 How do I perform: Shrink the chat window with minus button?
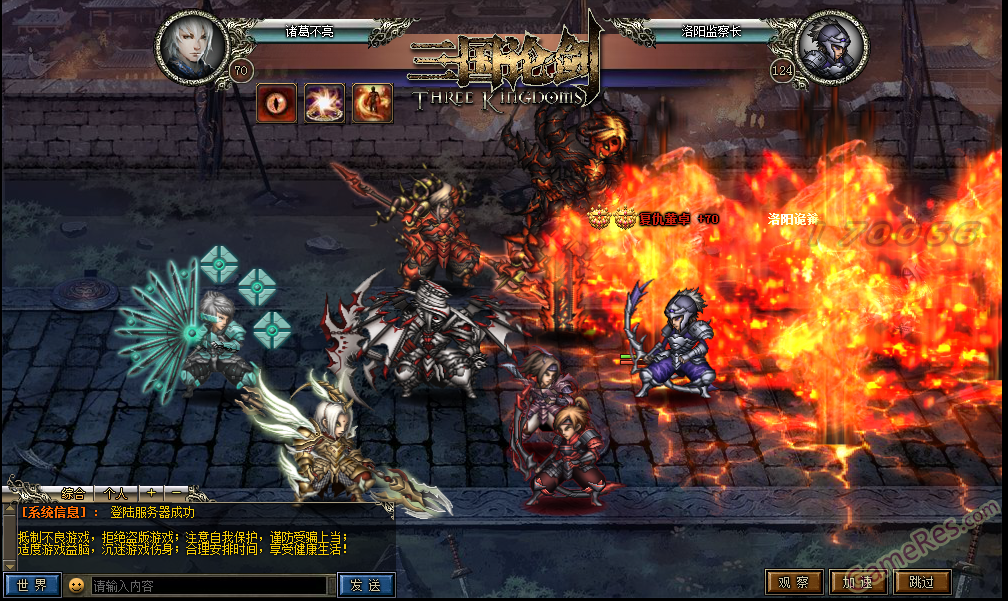click(175, 493)
